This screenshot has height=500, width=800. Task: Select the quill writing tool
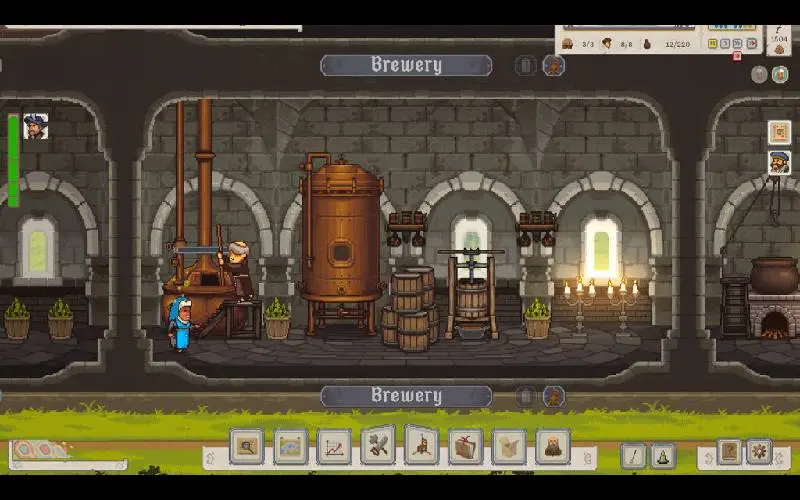[633, 456]
